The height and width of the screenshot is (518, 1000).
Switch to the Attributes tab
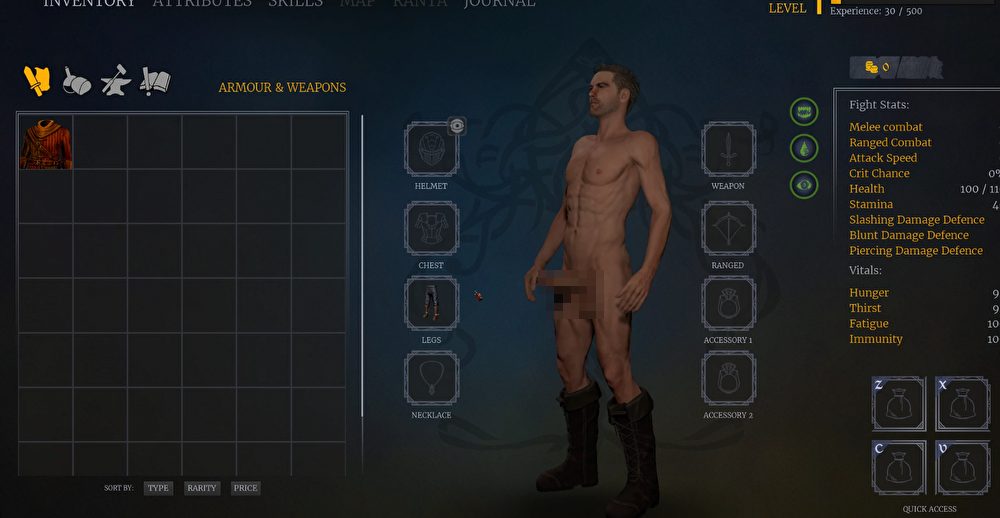pos(202,4)
